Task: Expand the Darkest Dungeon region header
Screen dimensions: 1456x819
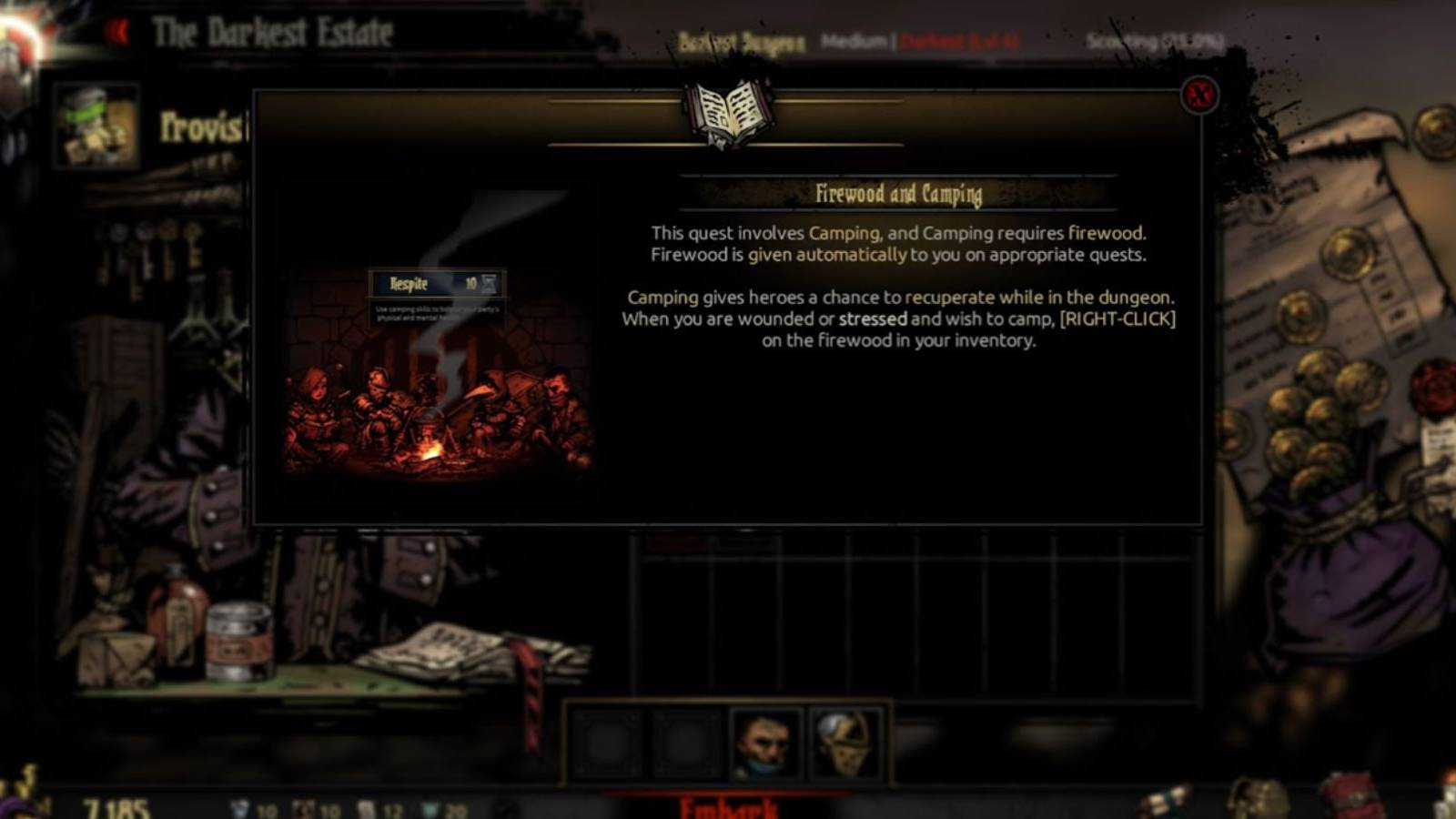Action: pyautogui.click(x=742, y=41)
